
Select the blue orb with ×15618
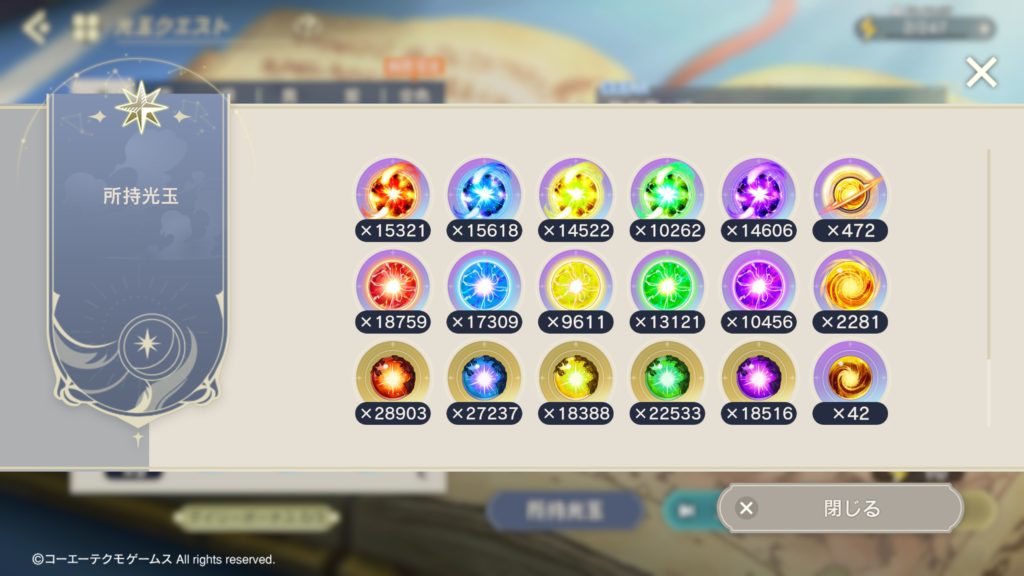[484, 192]
